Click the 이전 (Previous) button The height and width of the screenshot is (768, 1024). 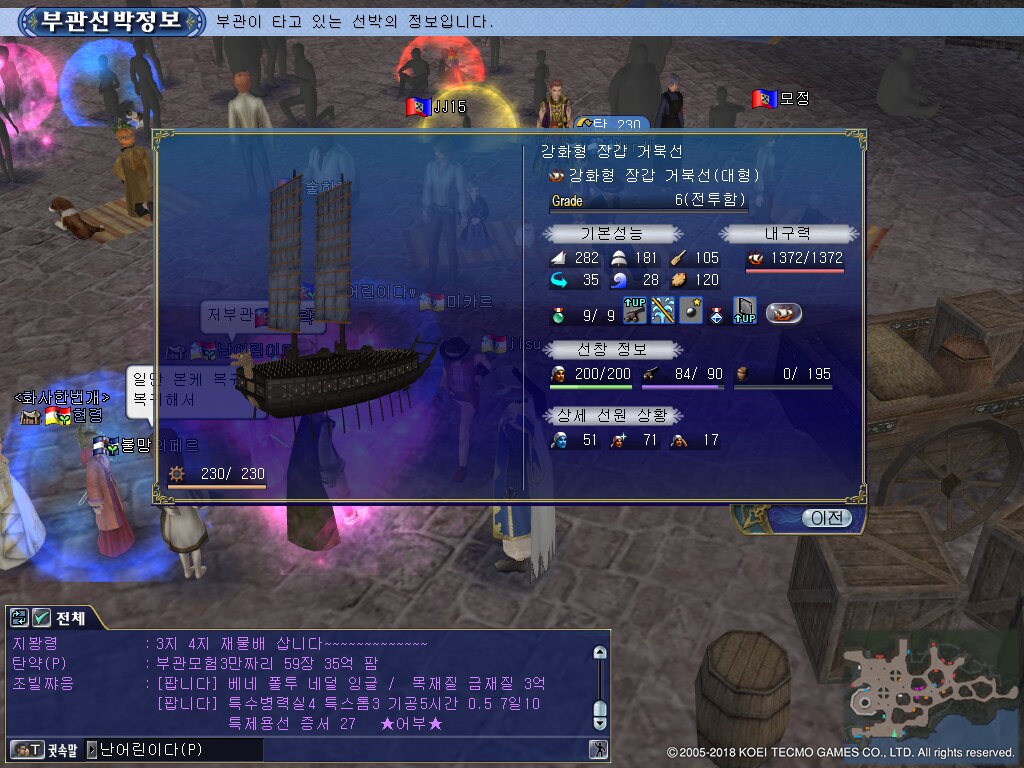pyautogui.click(x=826, y=518)
